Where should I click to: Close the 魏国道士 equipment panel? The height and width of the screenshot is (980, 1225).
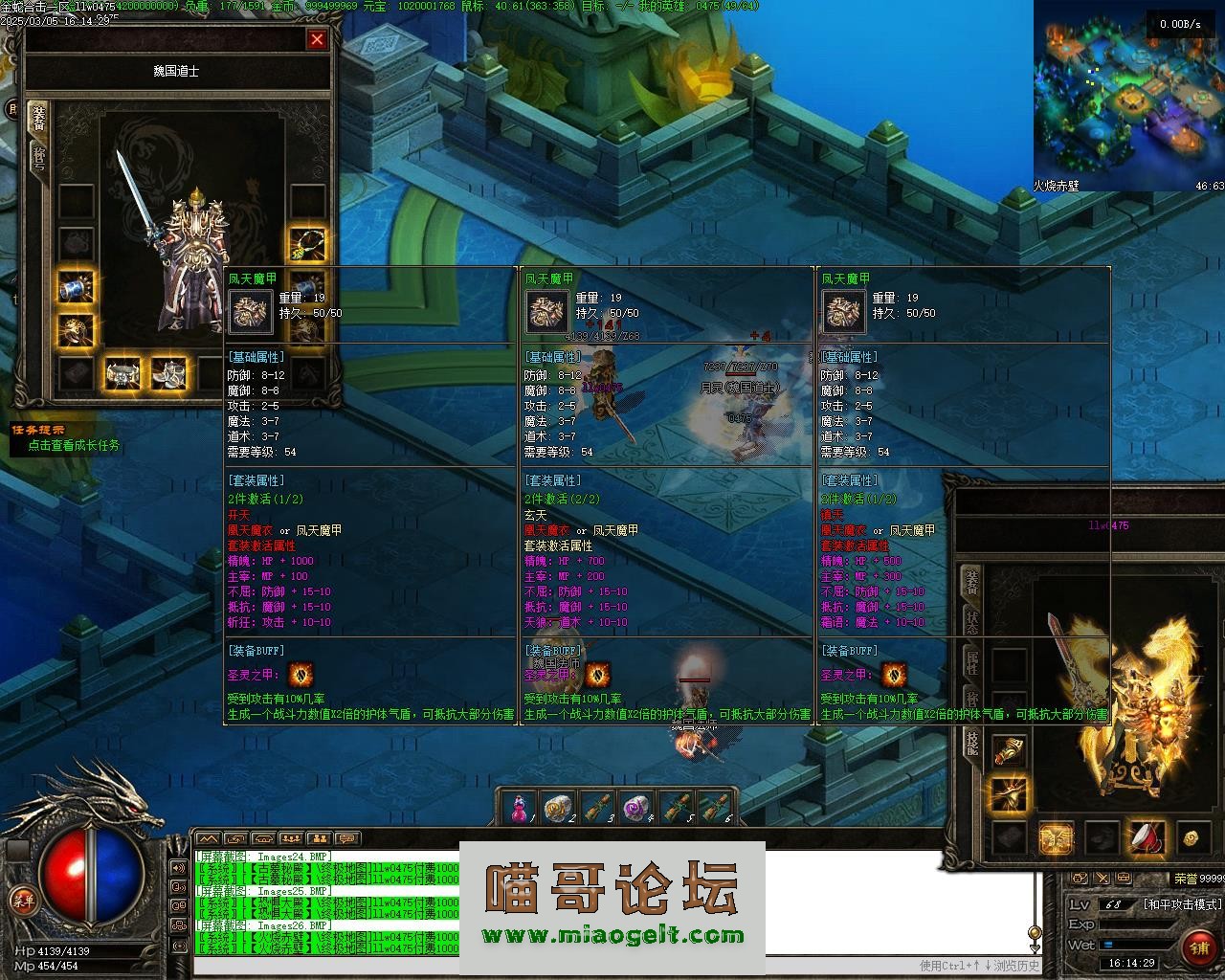pos(317,39)
